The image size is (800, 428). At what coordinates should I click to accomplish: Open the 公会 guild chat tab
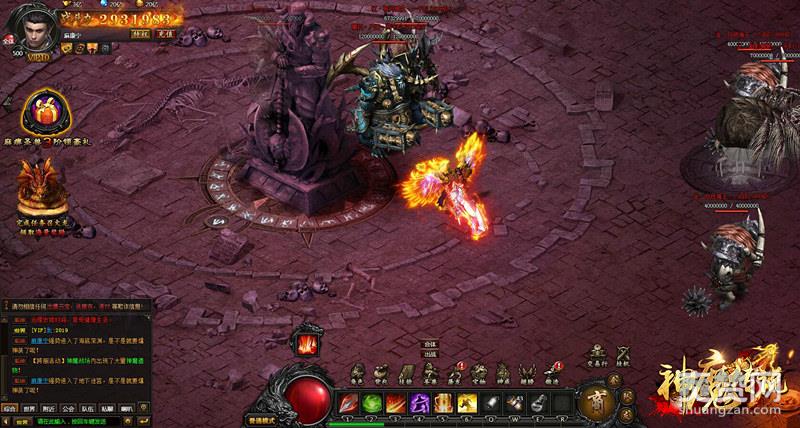click(69, 407)
